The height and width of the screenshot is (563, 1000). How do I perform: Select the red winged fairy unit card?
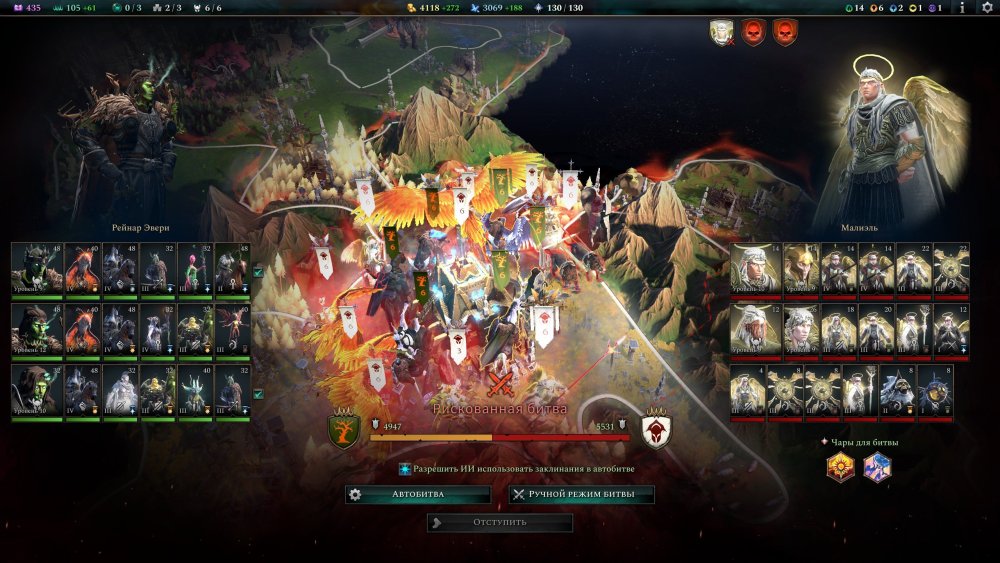[x=230, y=328]
